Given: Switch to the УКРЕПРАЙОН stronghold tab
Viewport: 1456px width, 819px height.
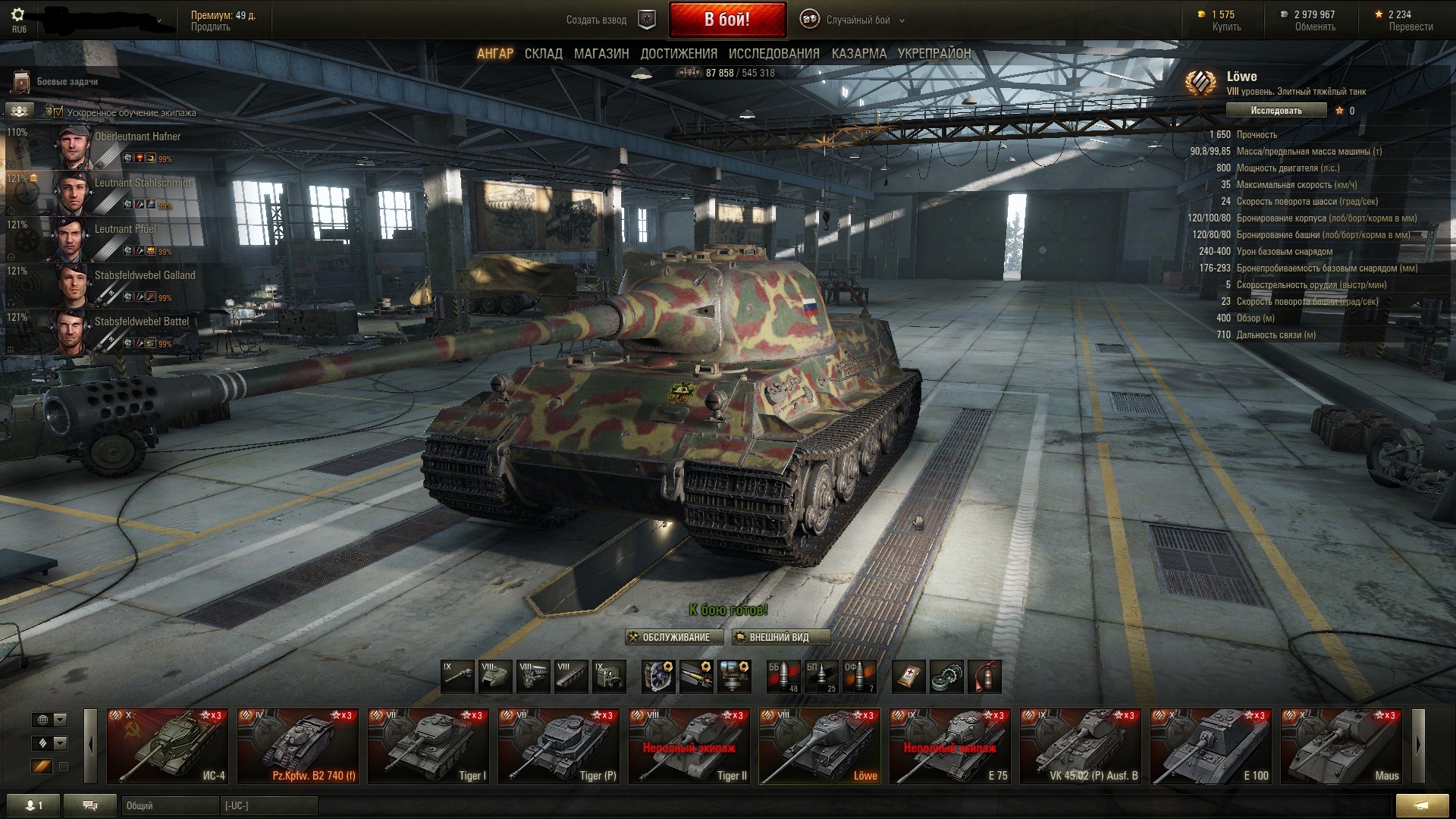Looking at the screenshot, I should pyautogui.click(x=934, y=54).
